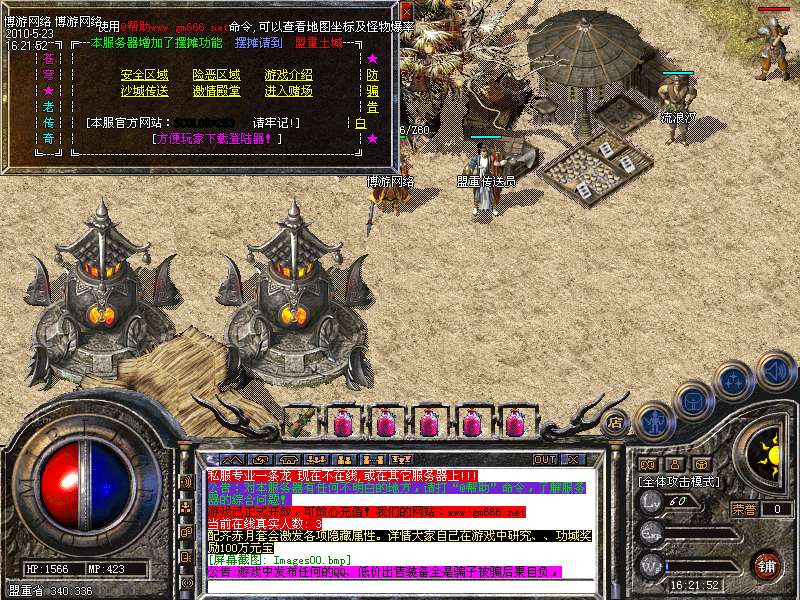Toggle the sound speaker button

click(x=774, y=369)
